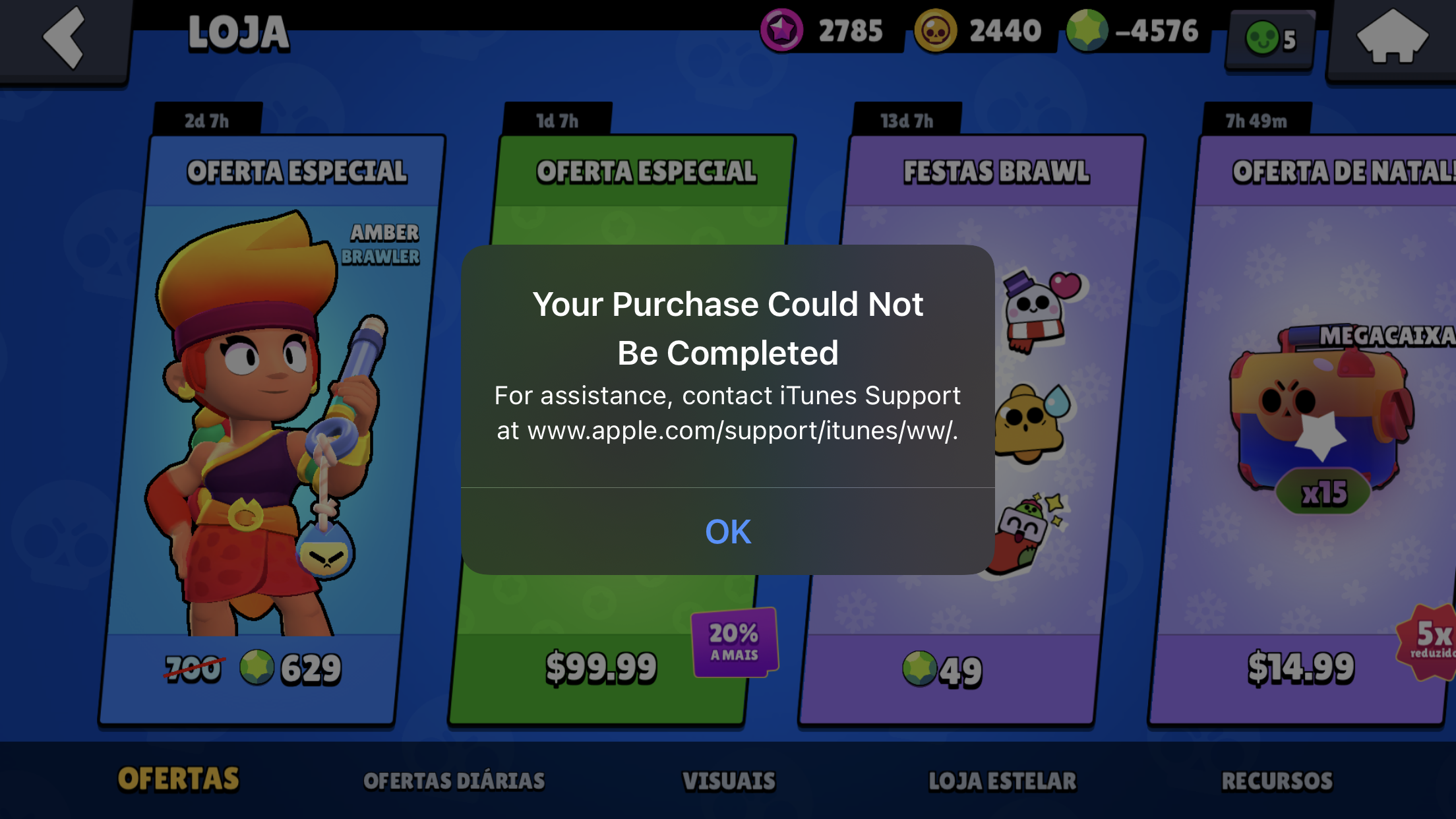The width and height of the screenshot is (1456, 819).
Task: Return home via the house icon
Action: (x=1392, y=38)
